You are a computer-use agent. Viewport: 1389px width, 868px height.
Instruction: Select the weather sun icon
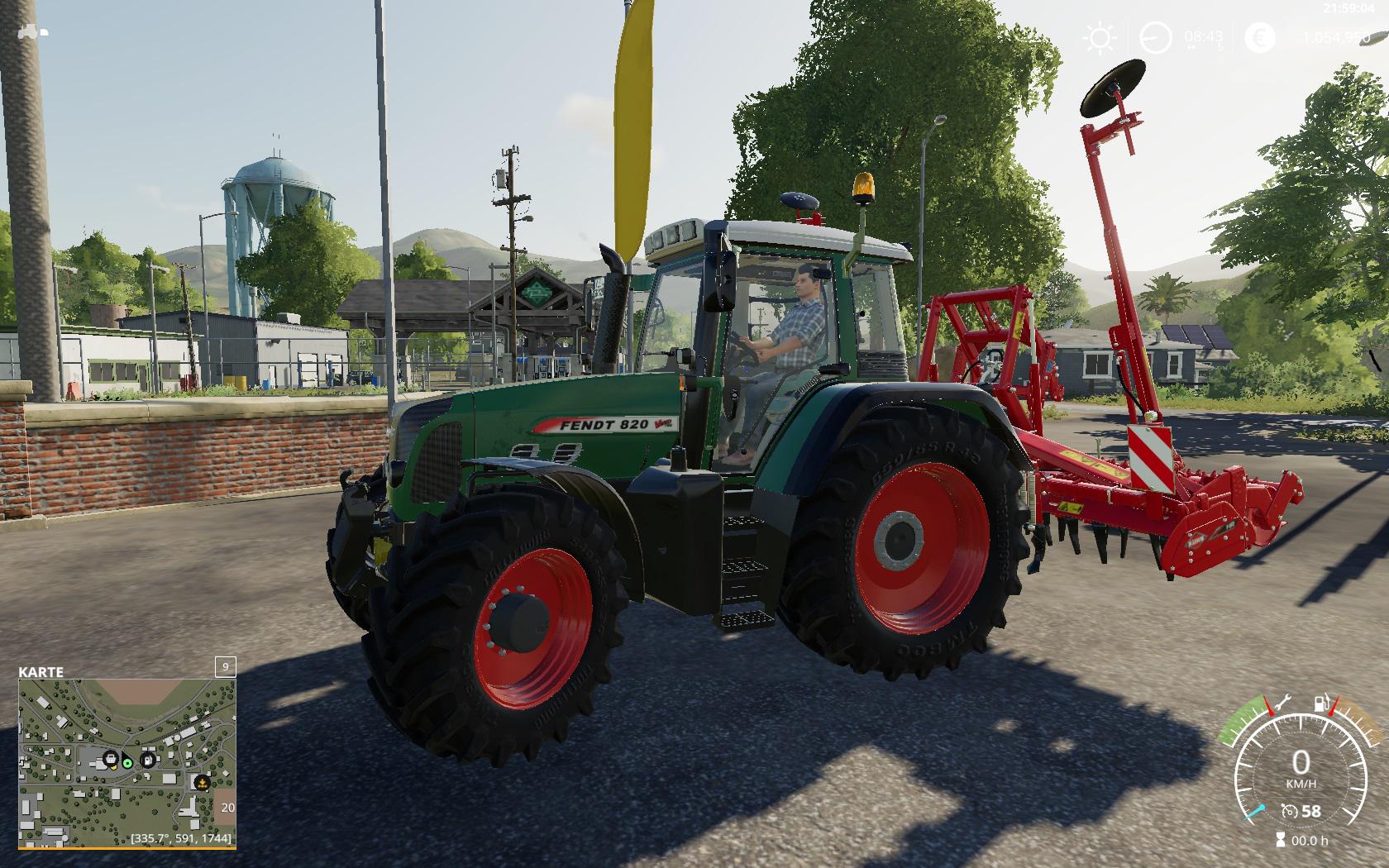click(x=1099, y=37)
